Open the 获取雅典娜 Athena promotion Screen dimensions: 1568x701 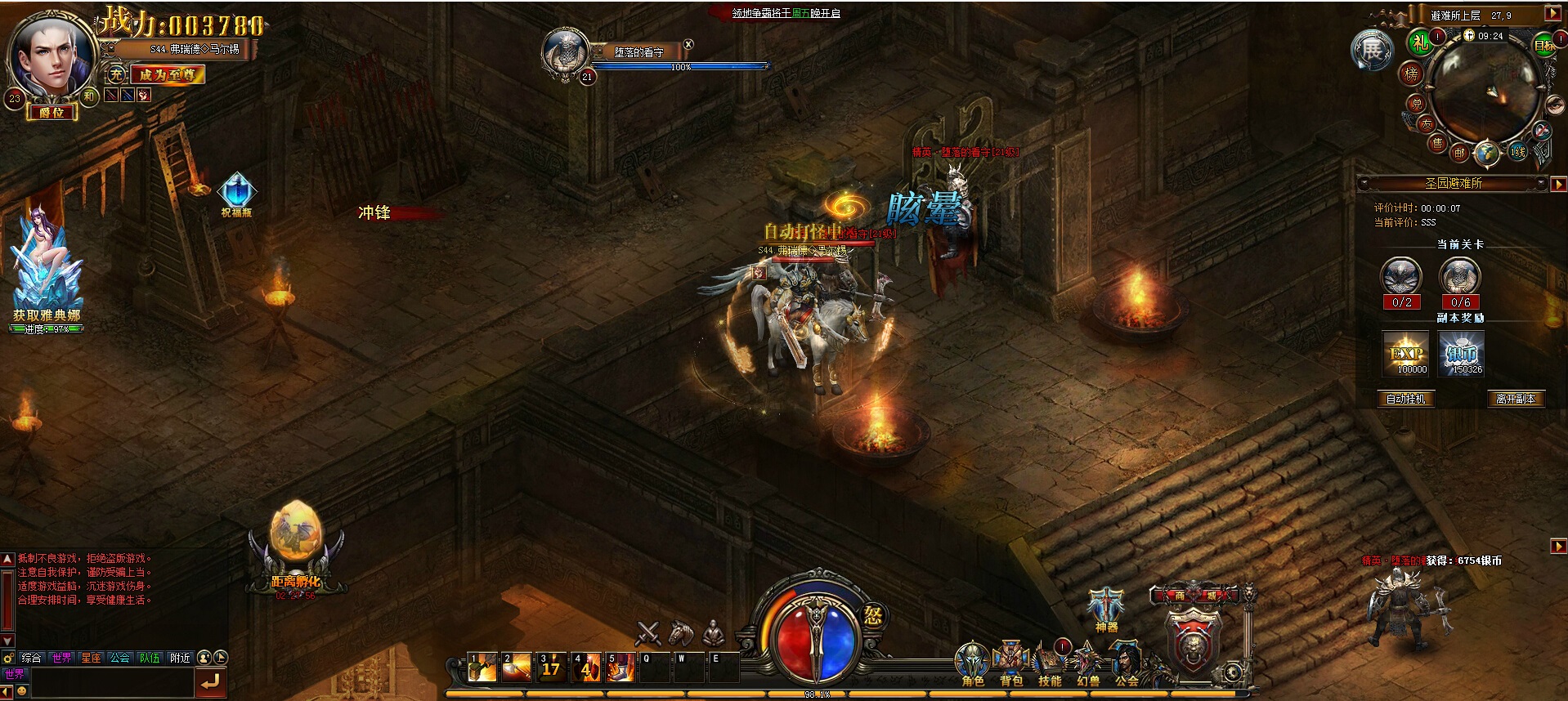click(x=46, y=270)
